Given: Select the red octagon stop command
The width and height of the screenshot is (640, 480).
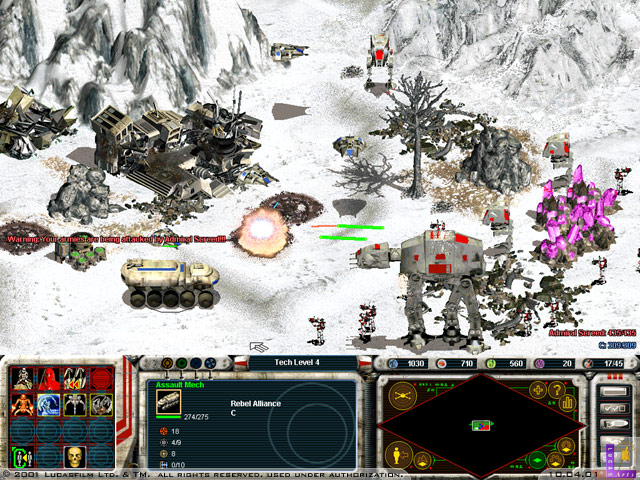Looking at the screenshot, I should point(100,378).
